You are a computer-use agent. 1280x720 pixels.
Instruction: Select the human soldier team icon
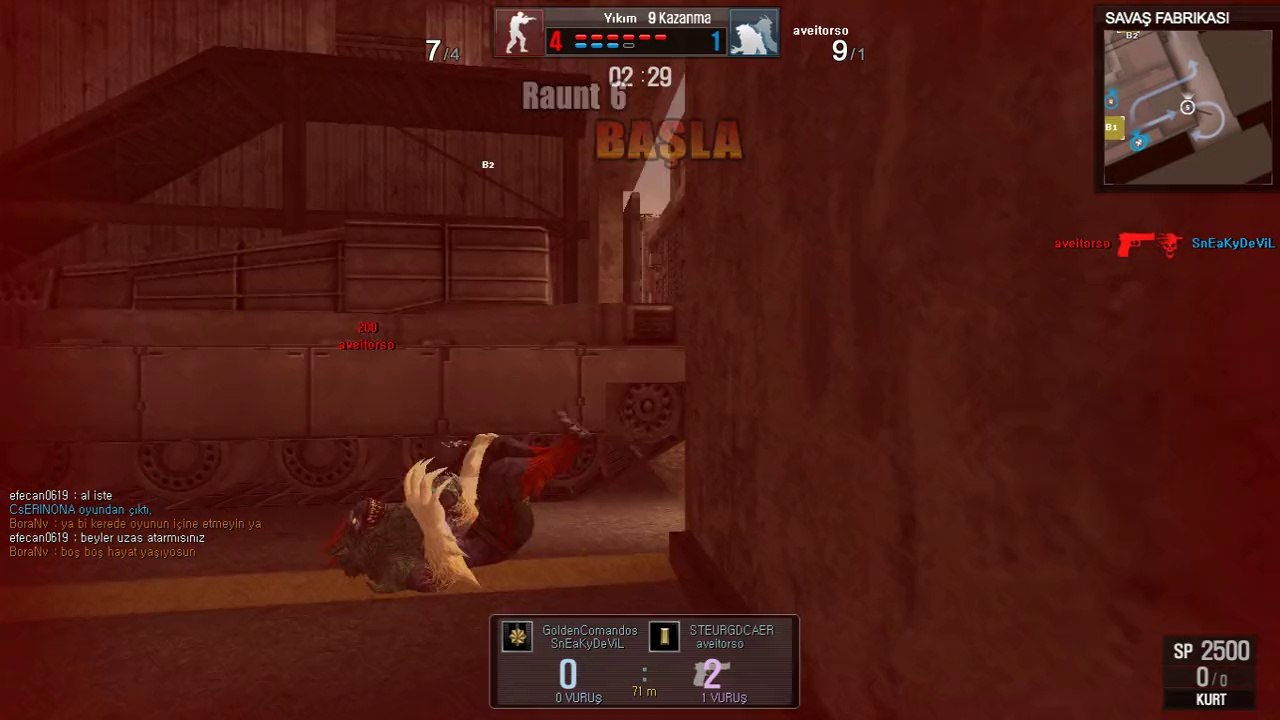click(x=519, y=33)
